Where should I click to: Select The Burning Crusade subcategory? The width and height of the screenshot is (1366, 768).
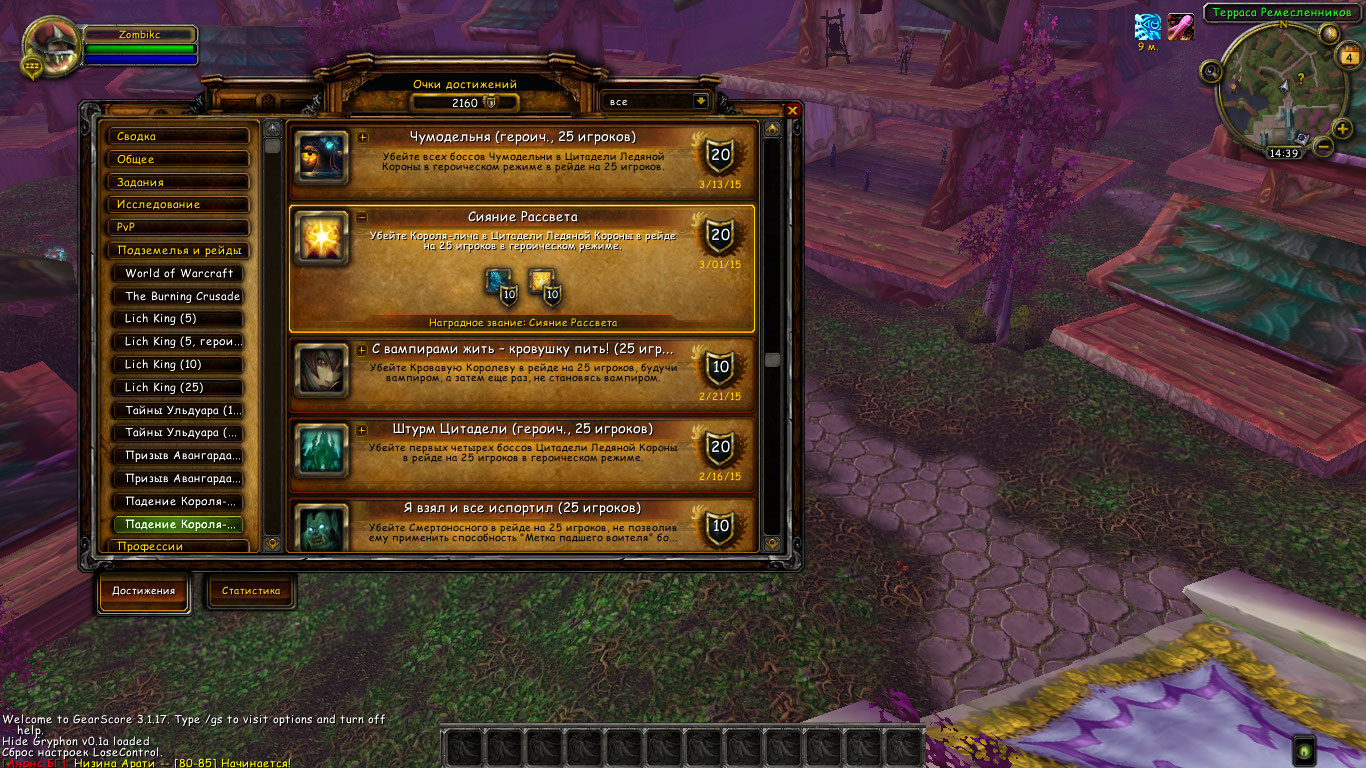point(181,296)
